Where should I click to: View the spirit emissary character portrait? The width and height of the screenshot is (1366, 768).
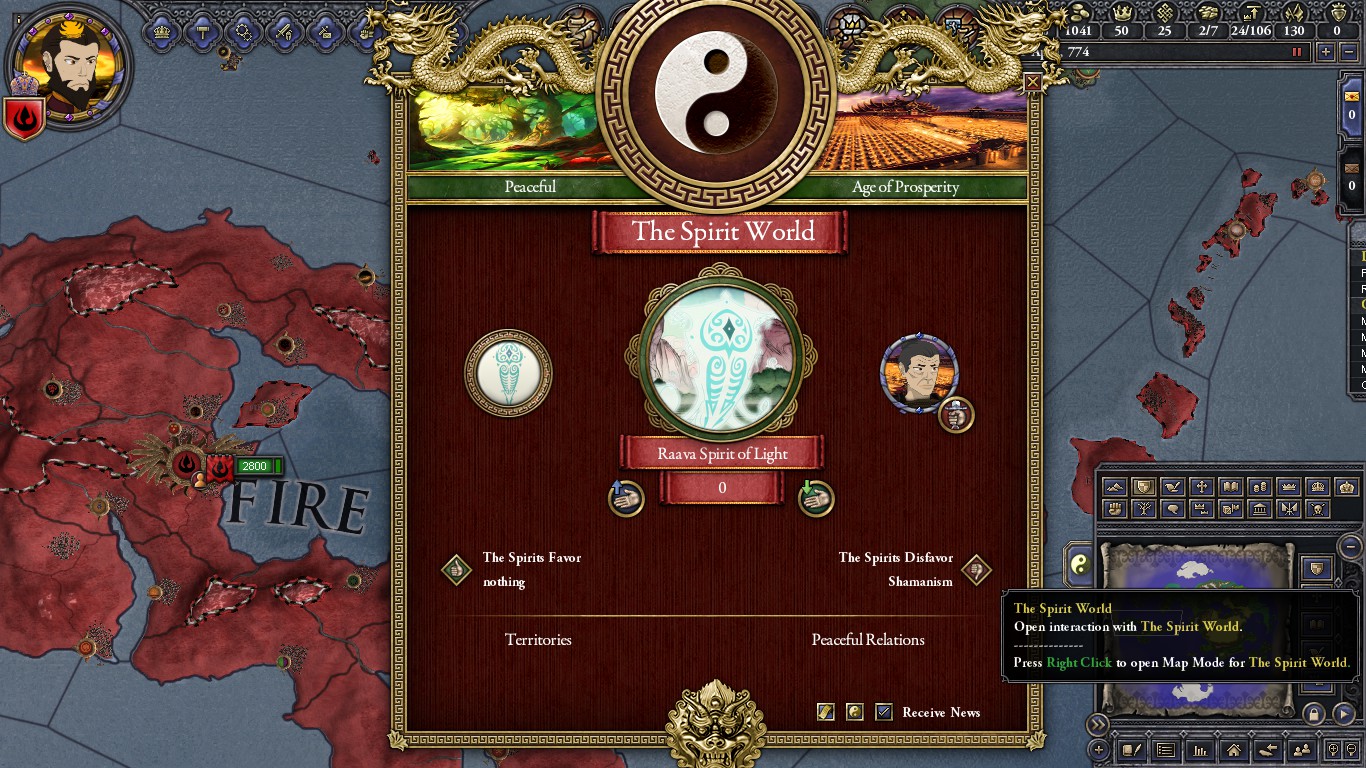(918, 373)
